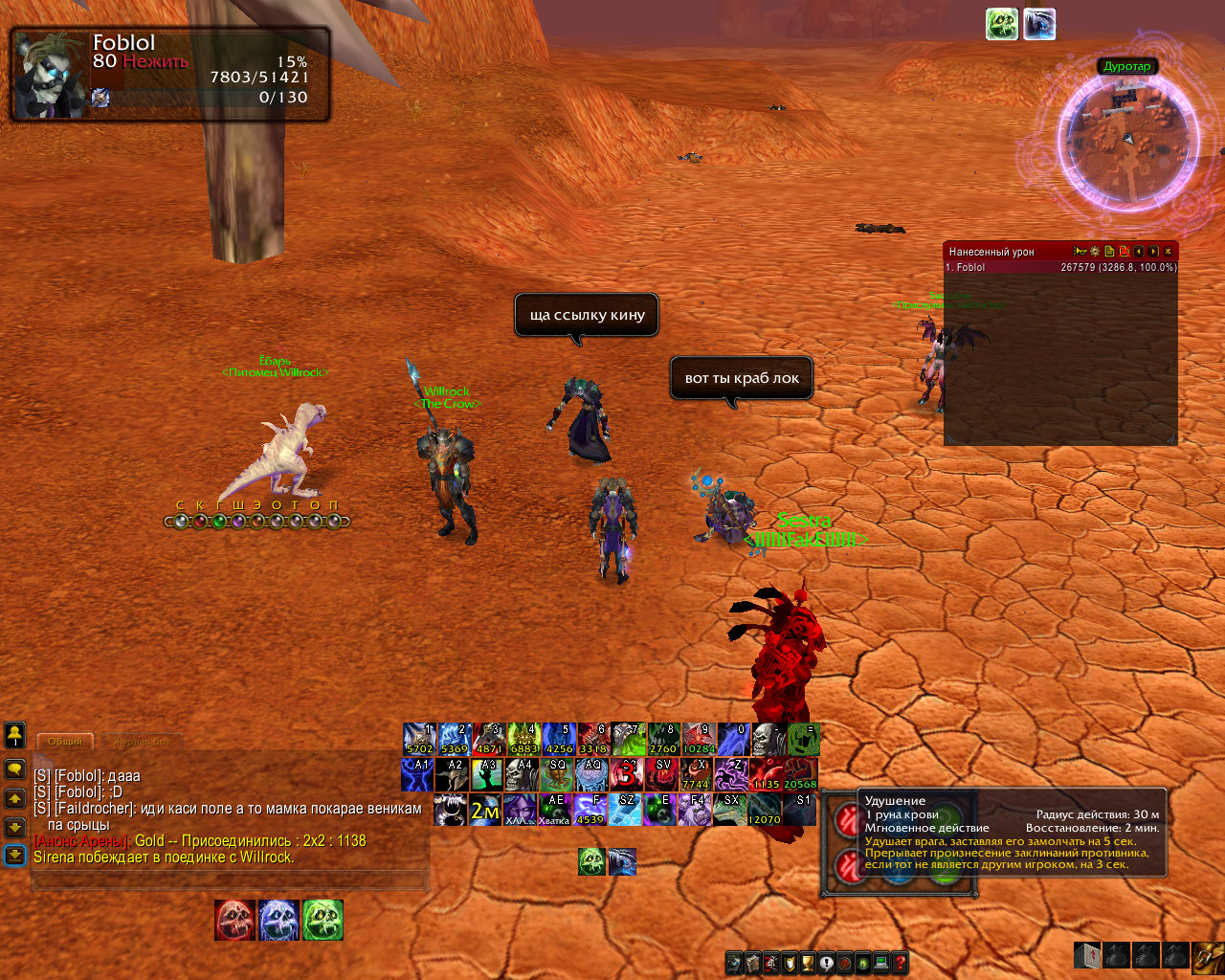Click Foblol's row in the damage meter
1225x980 pixels.
(1060, 268)
